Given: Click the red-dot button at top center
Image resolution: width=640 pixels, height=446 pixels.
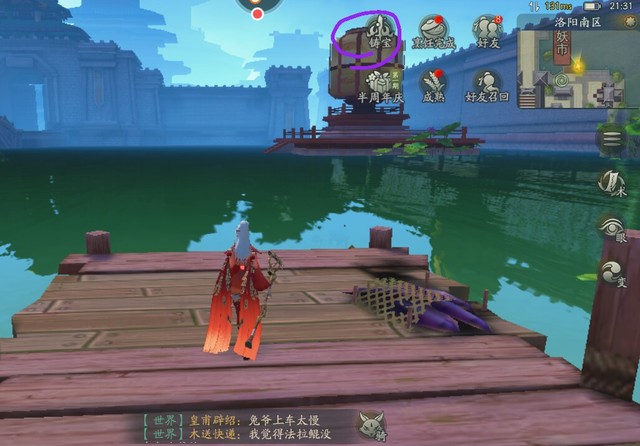Looking at the screenshot, I should pyautogui.click(x=258, y=11).
